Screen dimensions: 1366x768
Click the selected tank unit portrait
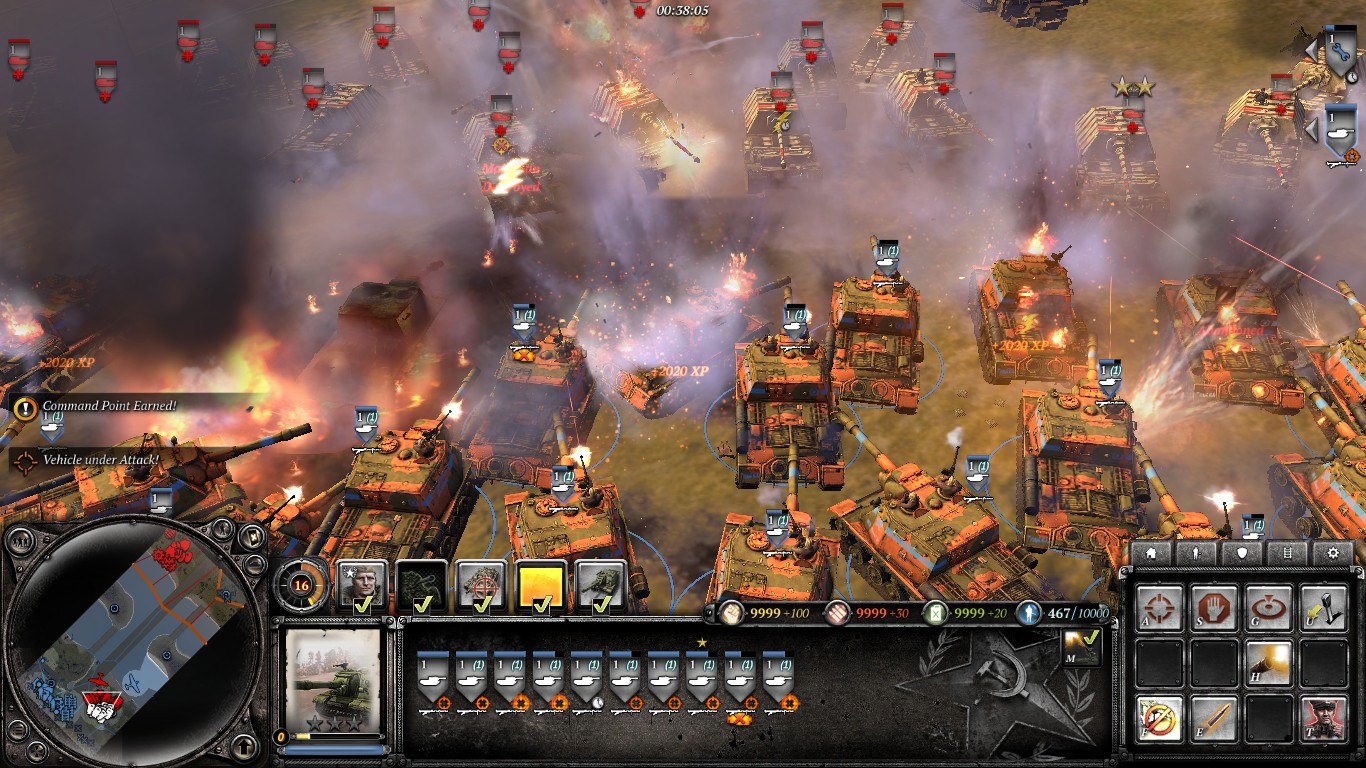333,680
